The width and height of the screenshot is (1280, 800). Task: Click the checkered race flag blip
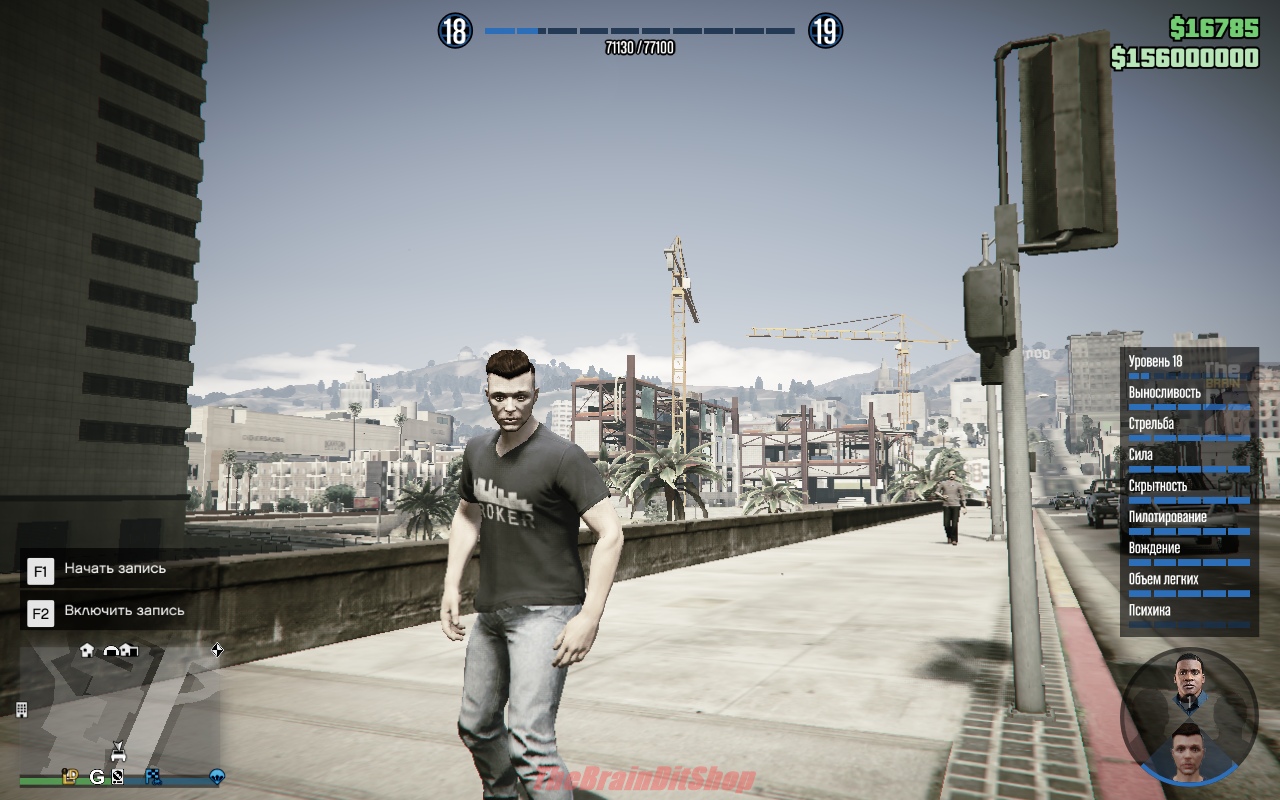[x=153, y=776]
